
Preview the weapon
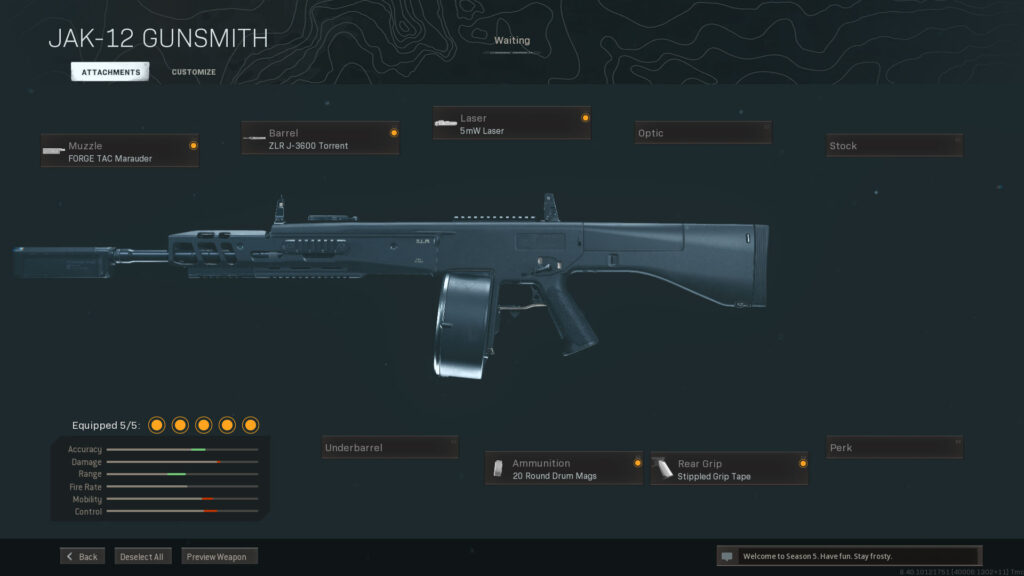(x=219, y=556)
